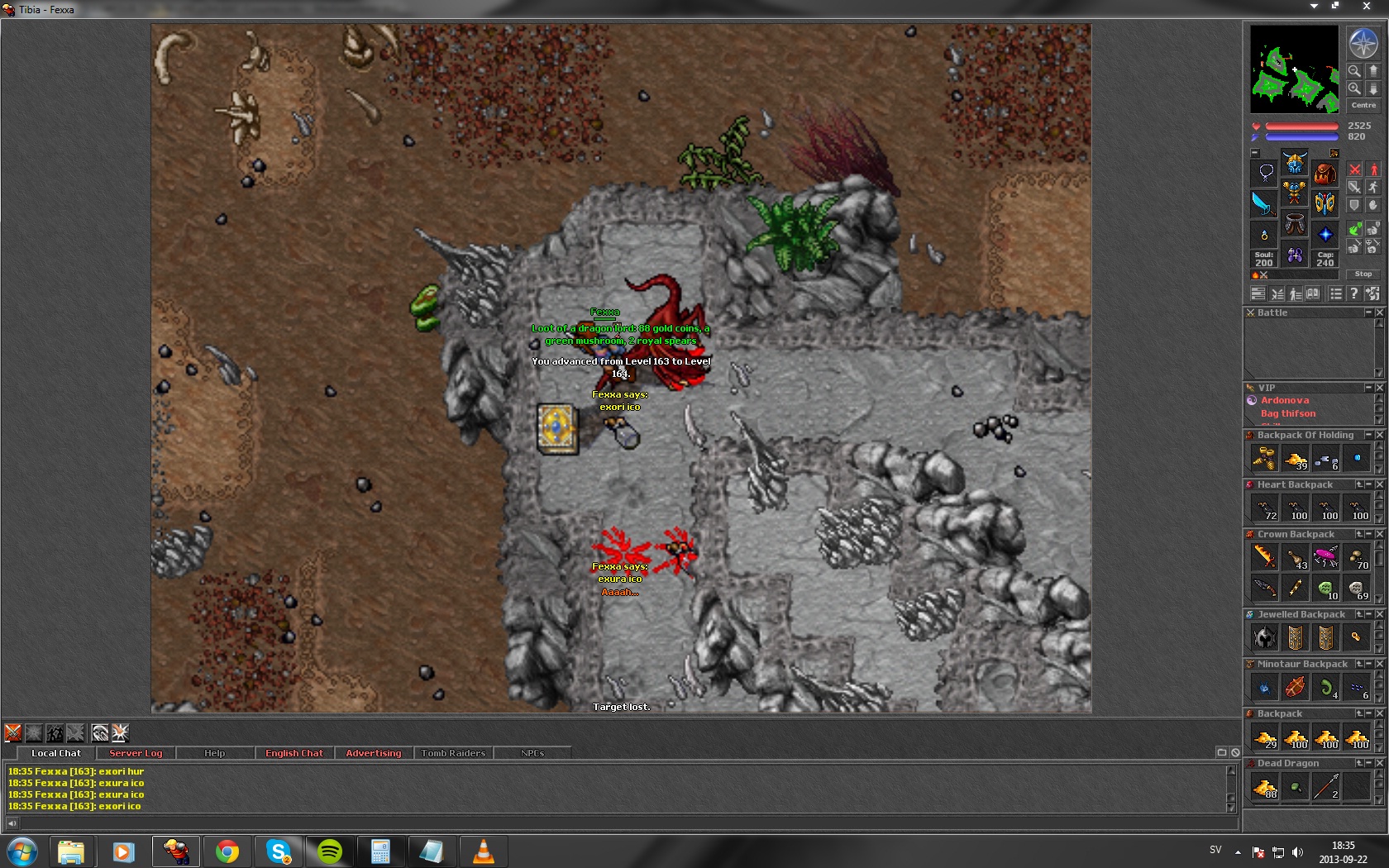Select the horned helmet equipment slot
The width and height of the screenshot is (1389, 868).
(x=1294, y=162)
